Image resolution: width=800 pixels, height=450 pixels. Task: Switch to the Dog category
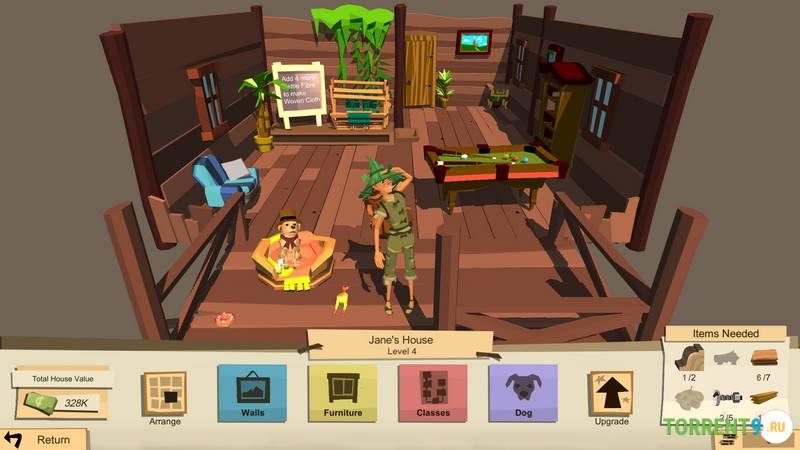(522, 392)
